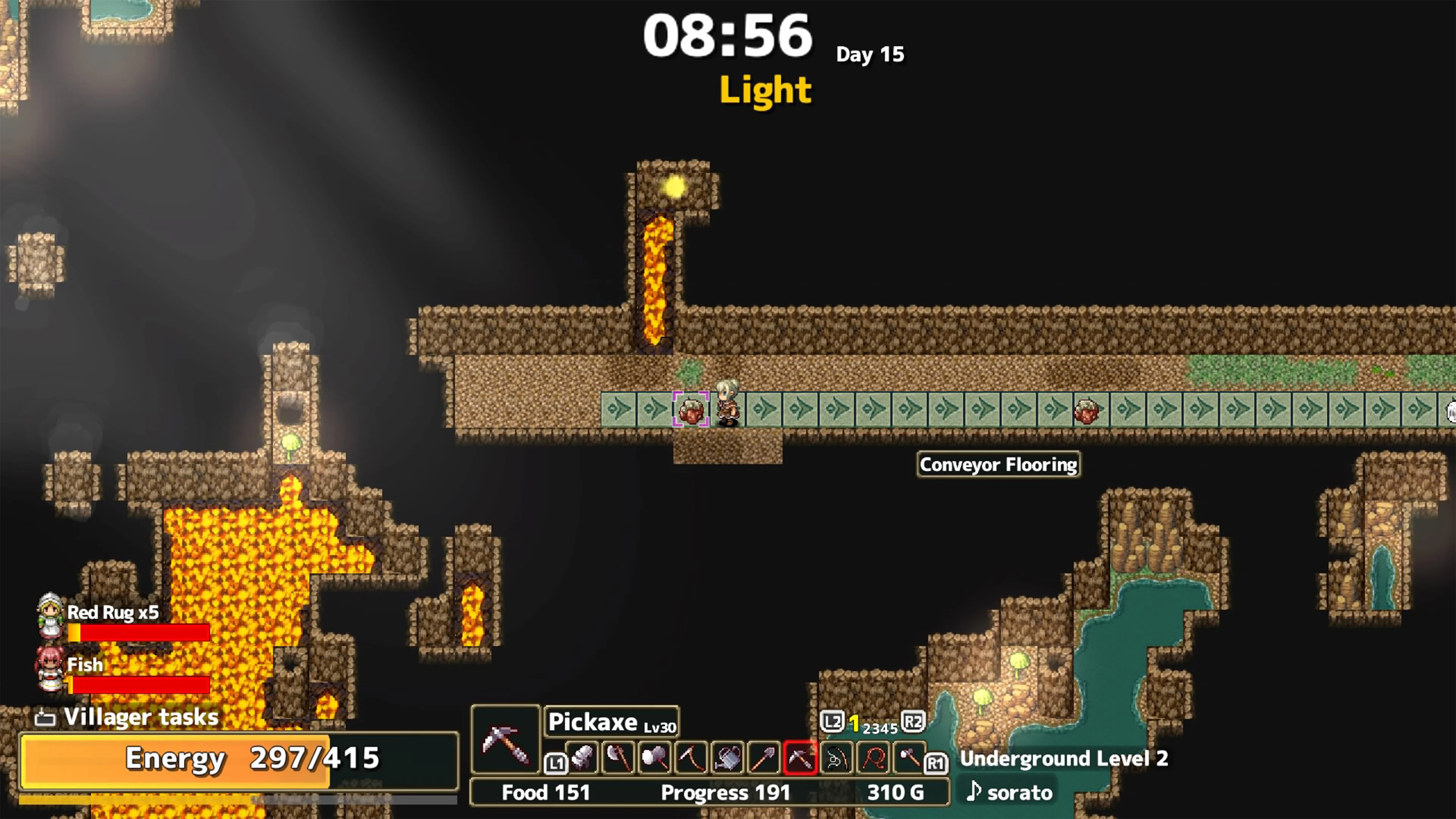Screen dimensions: 1456x819
Task: Select the Shovel tool icon
Action: [x=764, y=758]
